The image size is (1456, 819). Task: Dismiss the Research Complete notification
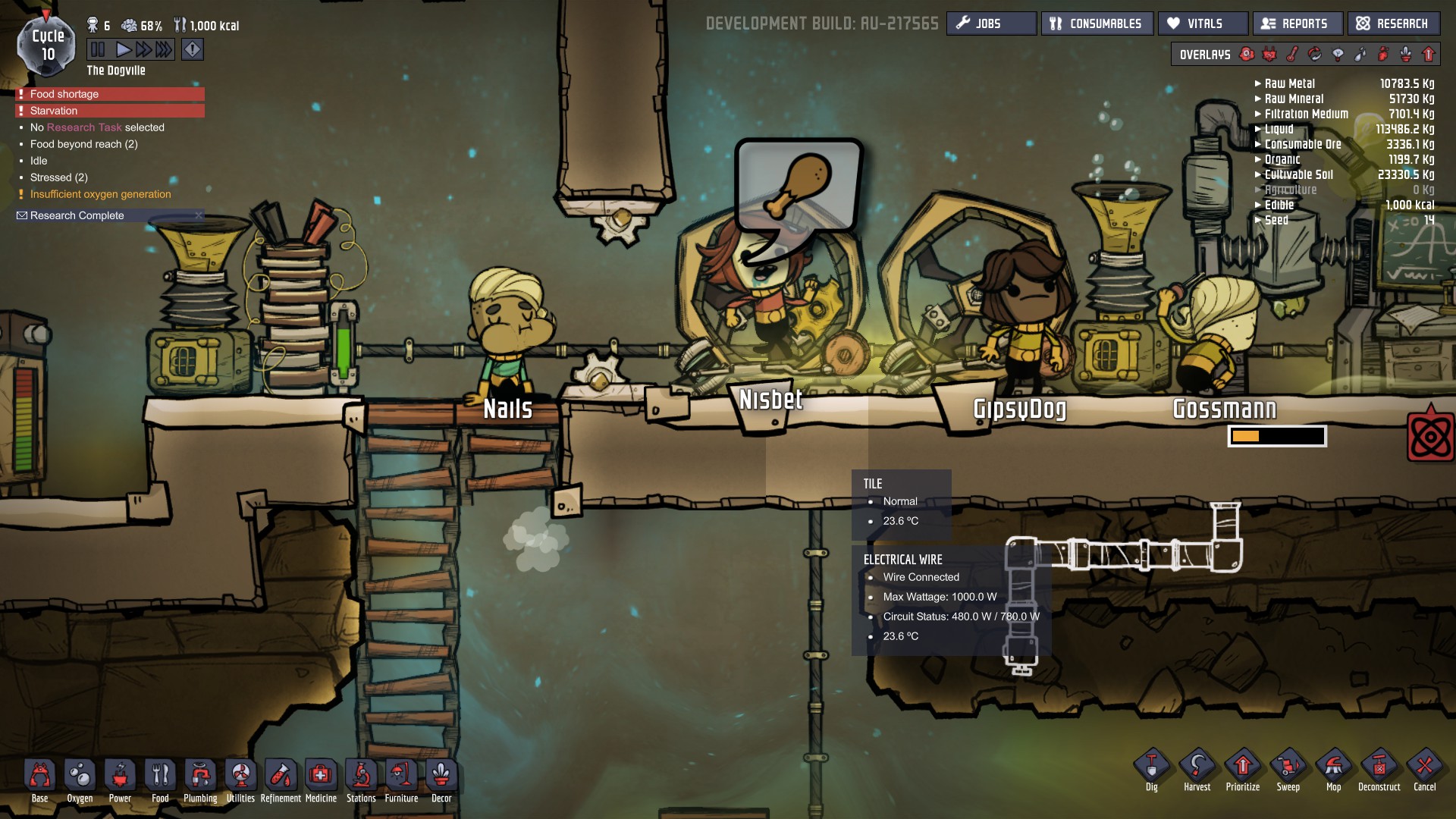(x=199, y=215)
